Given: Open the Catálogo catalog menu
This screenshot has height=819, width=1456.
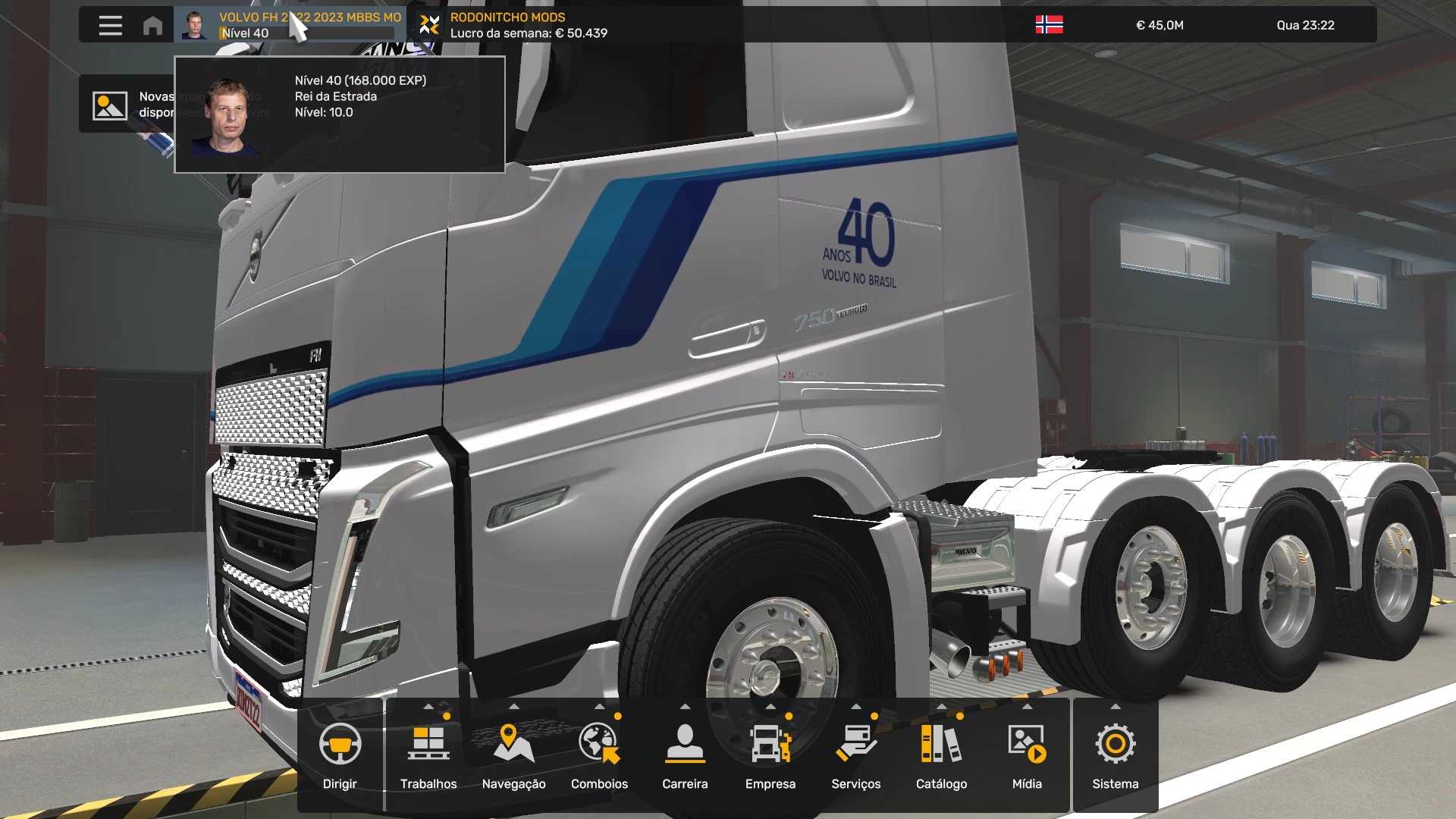Looking at the screenshot, I should click(941, 755).
